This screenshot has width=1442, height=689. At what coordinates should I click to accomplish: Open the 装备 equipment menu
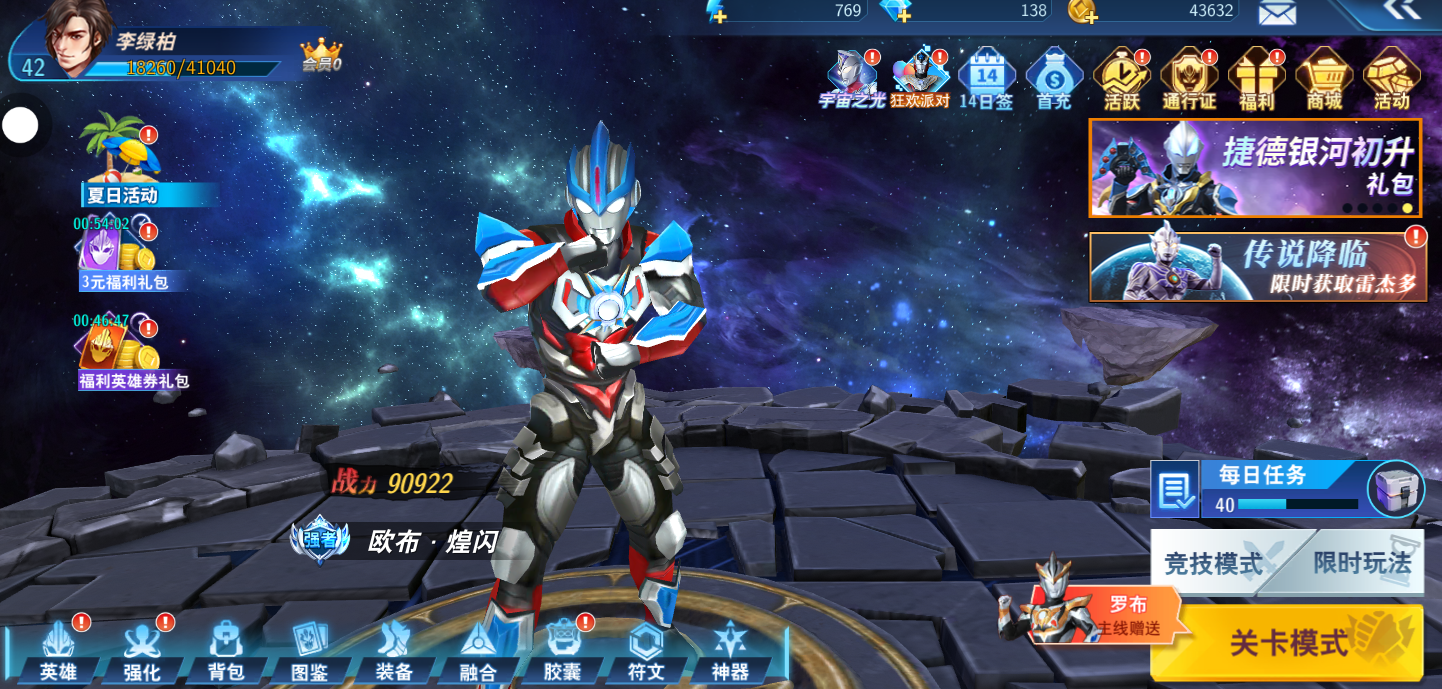coord(394,651)
